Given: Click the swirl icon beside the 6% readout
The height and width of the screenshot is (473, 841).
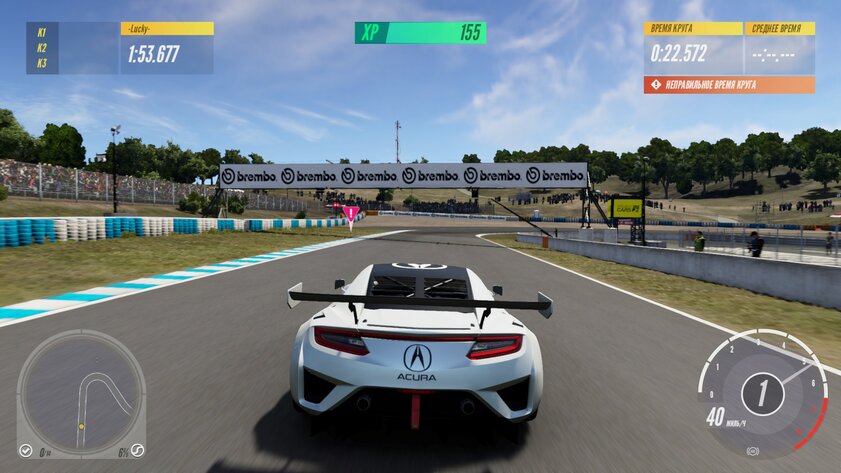Looking at the screenshot, I should click(x=137, y=451).
